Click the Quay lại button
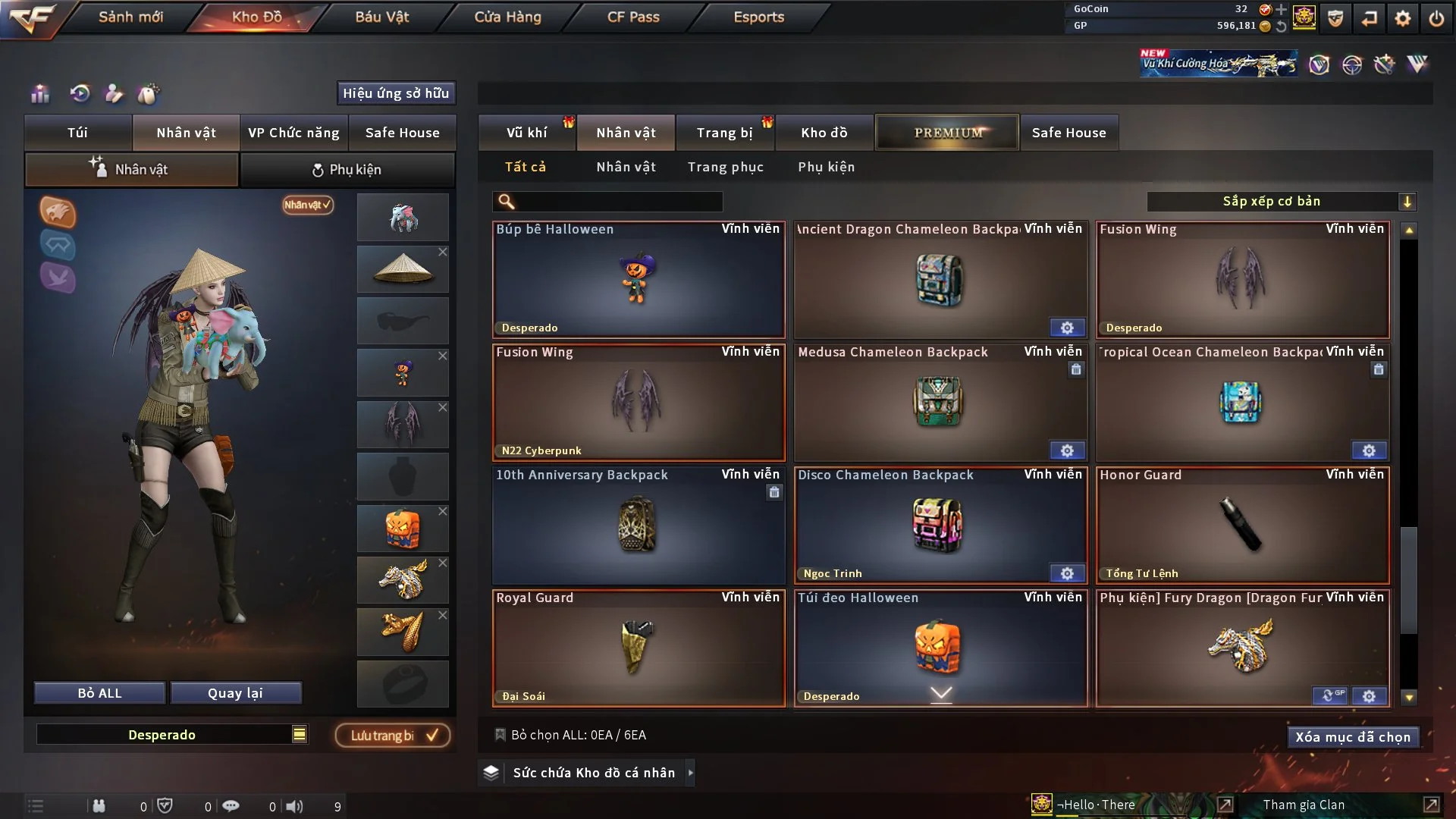Screen dimensions: 1456x819 [235, 693]
